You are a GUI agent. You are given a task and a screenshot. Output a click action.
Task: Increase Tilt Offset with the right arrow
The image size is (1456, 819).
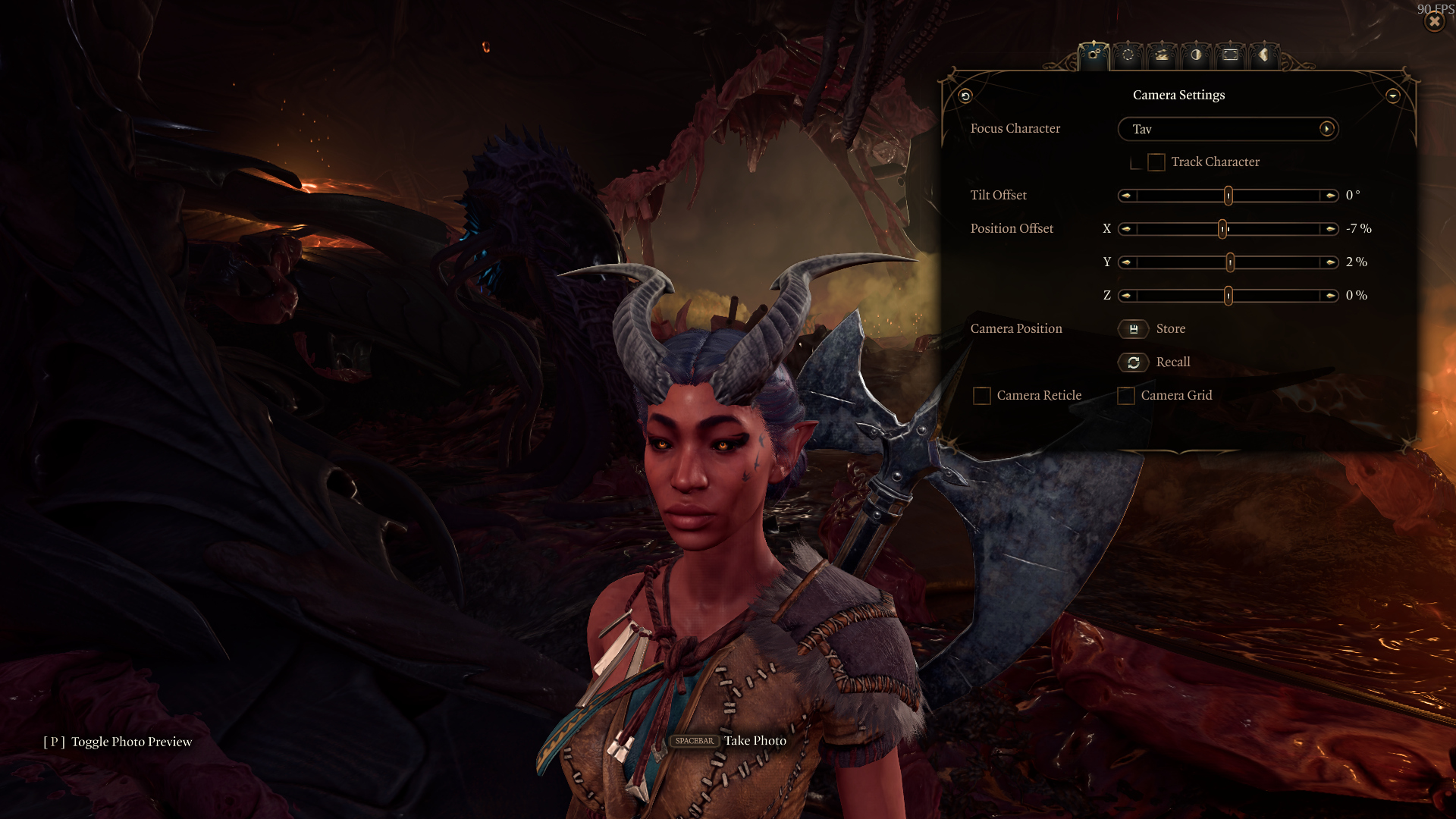pos(1330,196)
